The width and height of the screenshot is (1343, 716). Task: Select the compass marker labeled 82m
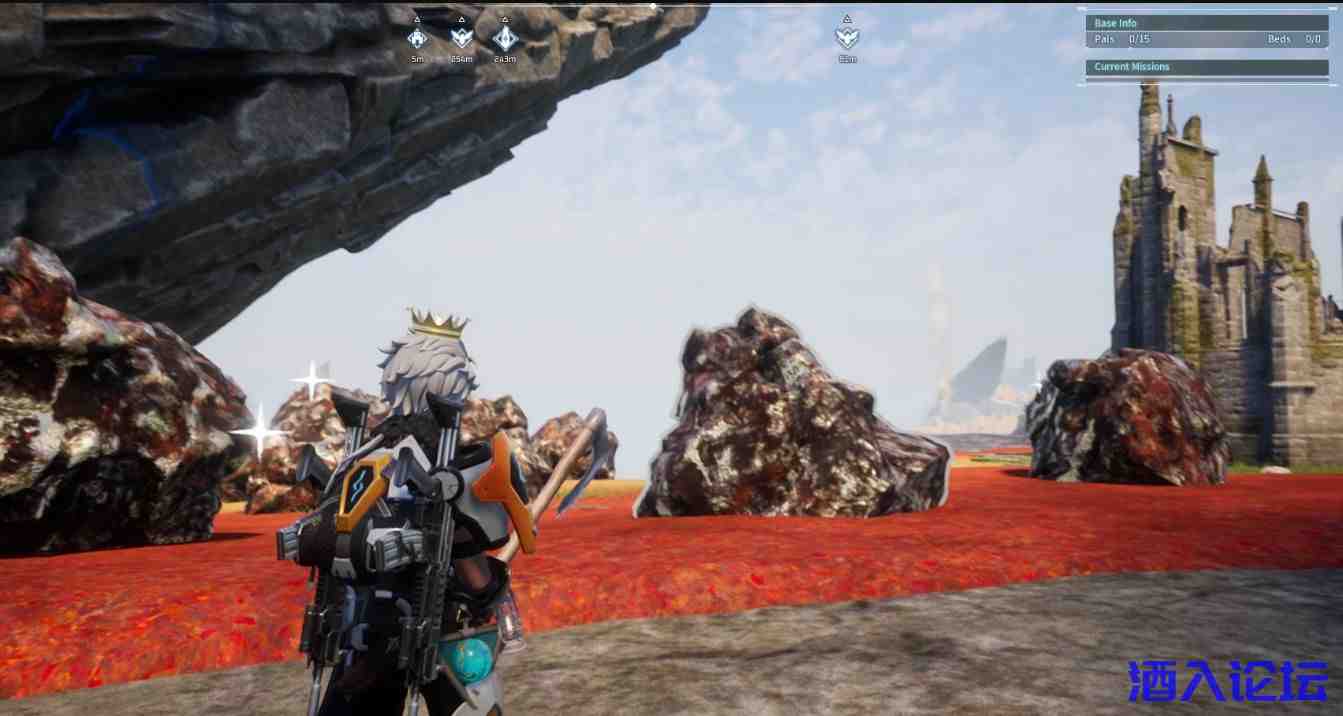tap(847, 38)
